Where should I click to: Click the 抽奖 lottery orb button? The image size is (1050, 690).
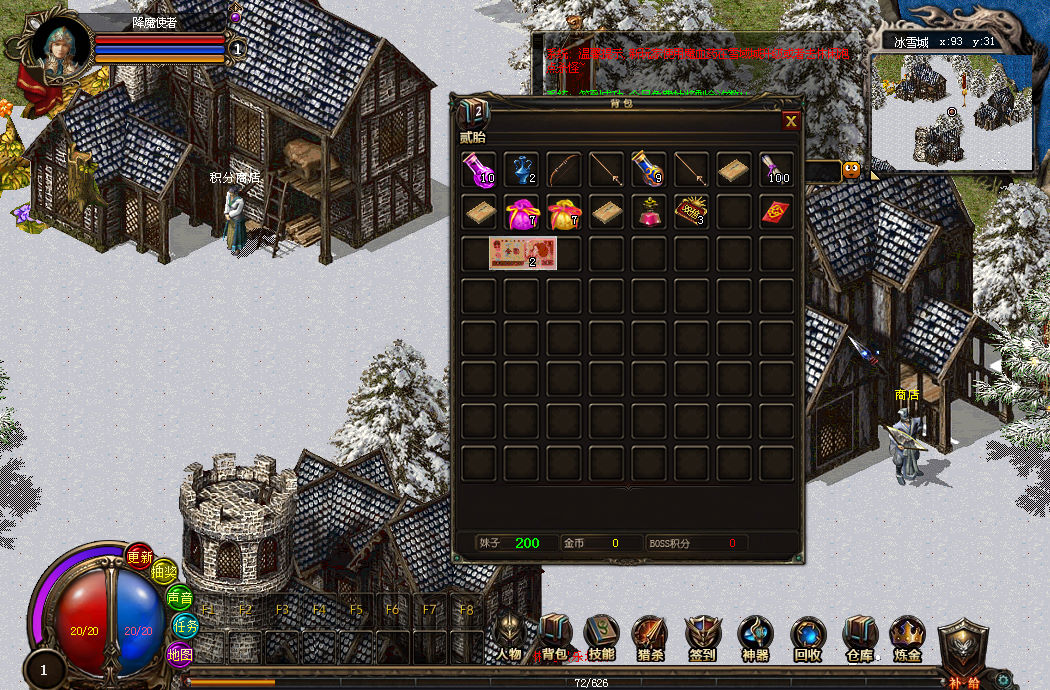coord(163,572)
